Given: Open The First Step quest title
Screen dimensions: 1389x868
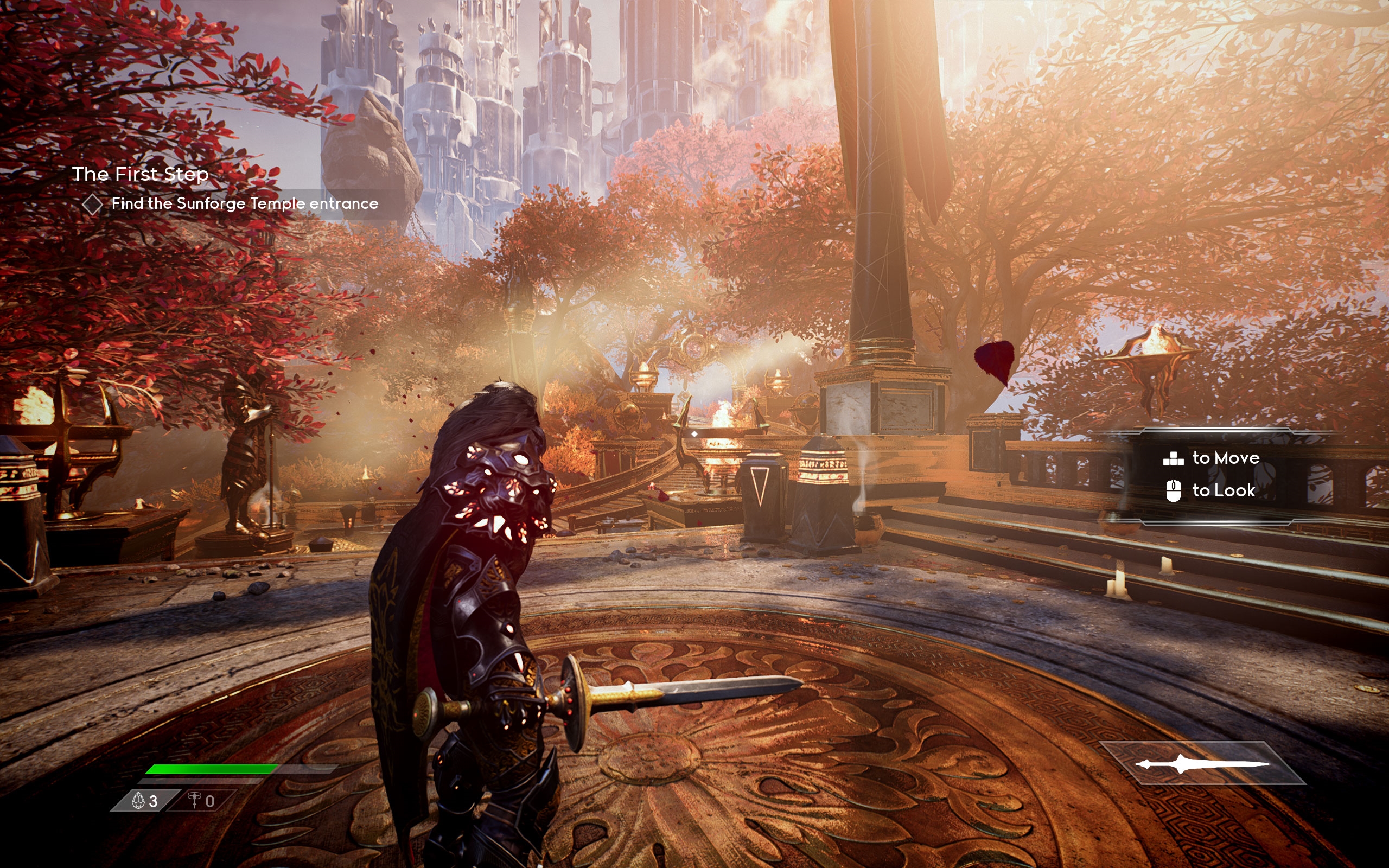Looking at the screenshot, I should [140, 174].
